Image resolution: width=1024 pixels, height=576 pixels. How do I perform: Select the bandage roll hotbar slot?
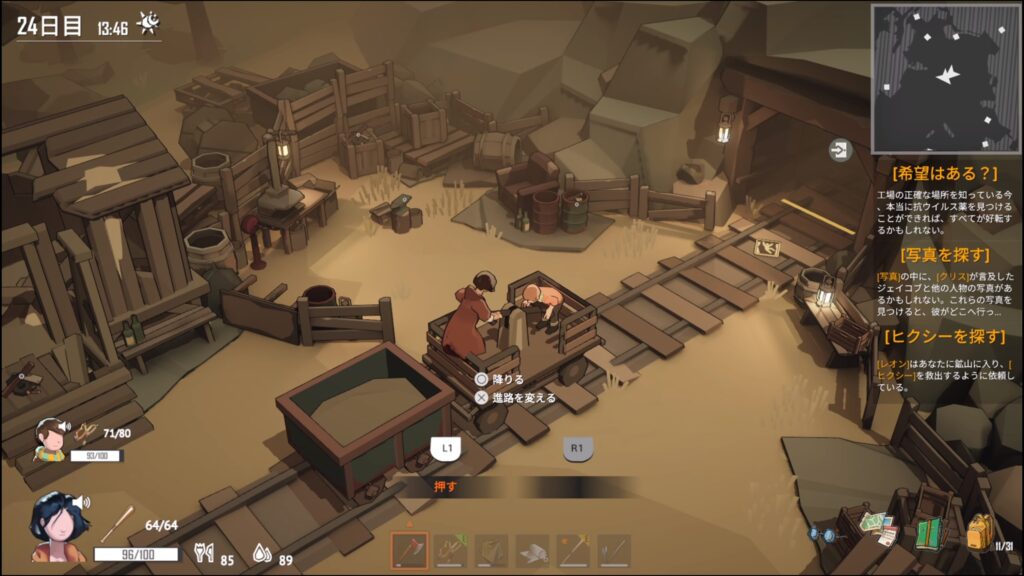point(532,551)
